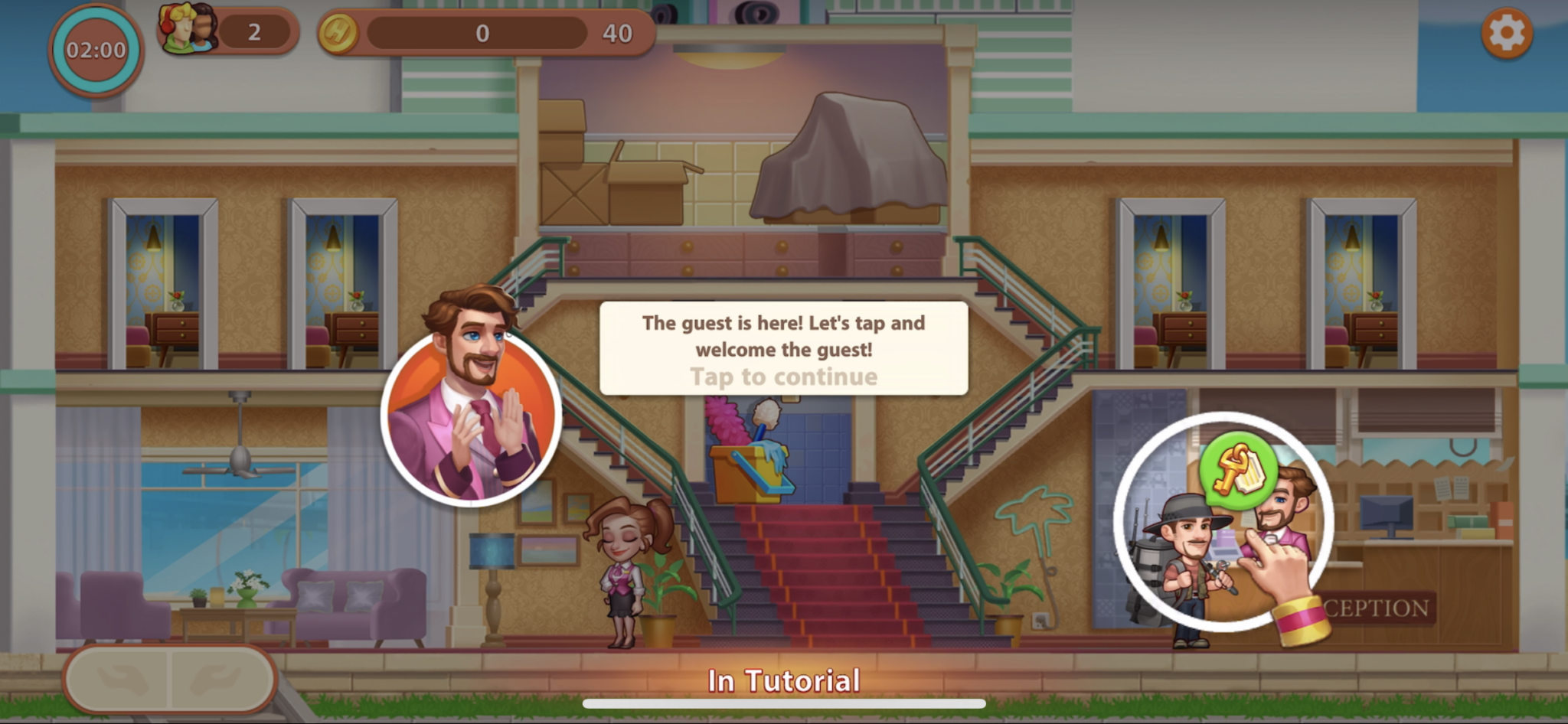Image resolution: width=1568 pixels, height=724 pixels.
Task: Tap to continue the tutorial dialog
Action: coord(784,376)
